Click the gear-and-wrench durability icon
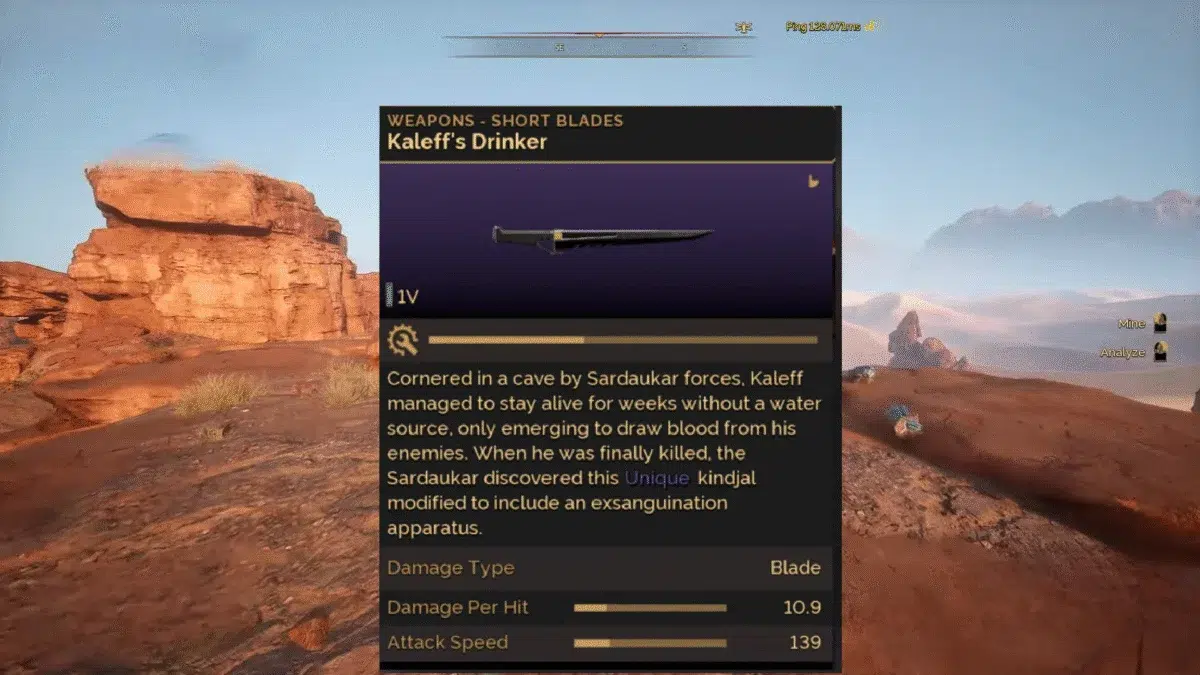The width and height of the screenshot is (1200, 675). (x=403, y=340)
